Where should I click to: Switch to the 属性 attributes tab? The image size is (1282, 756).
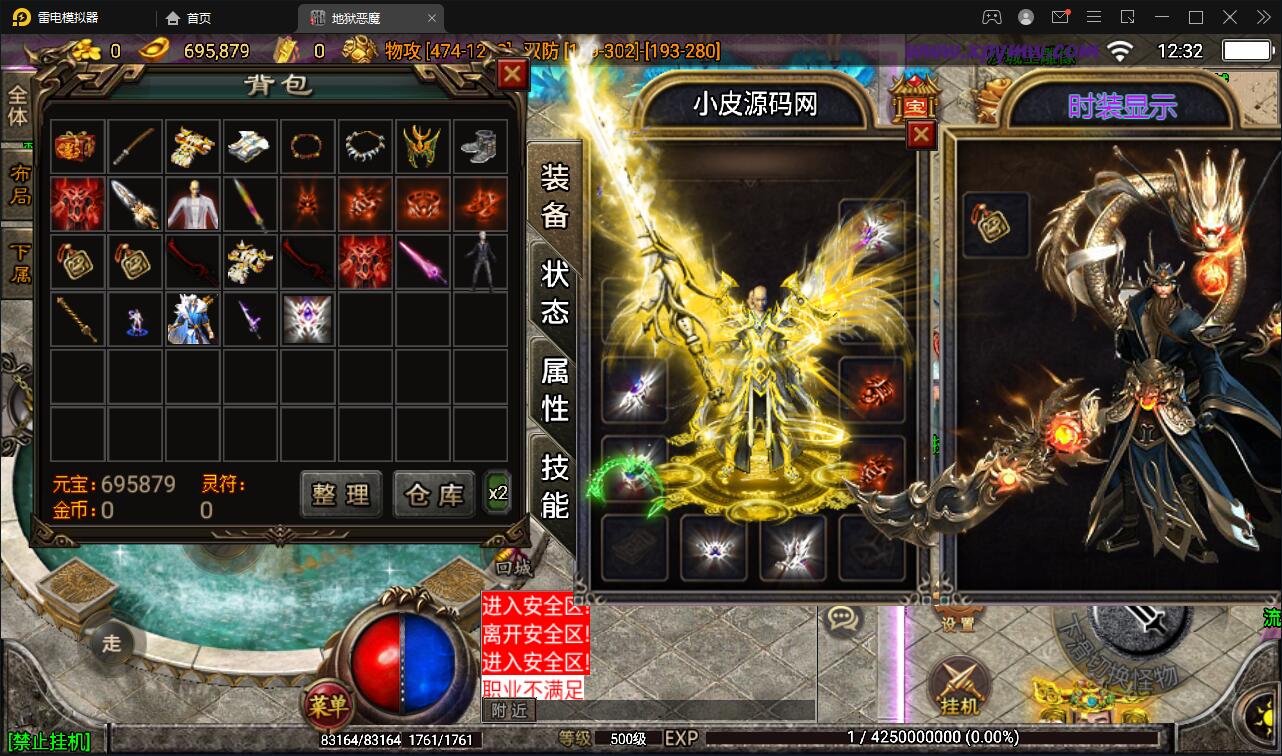pos(554,389)
